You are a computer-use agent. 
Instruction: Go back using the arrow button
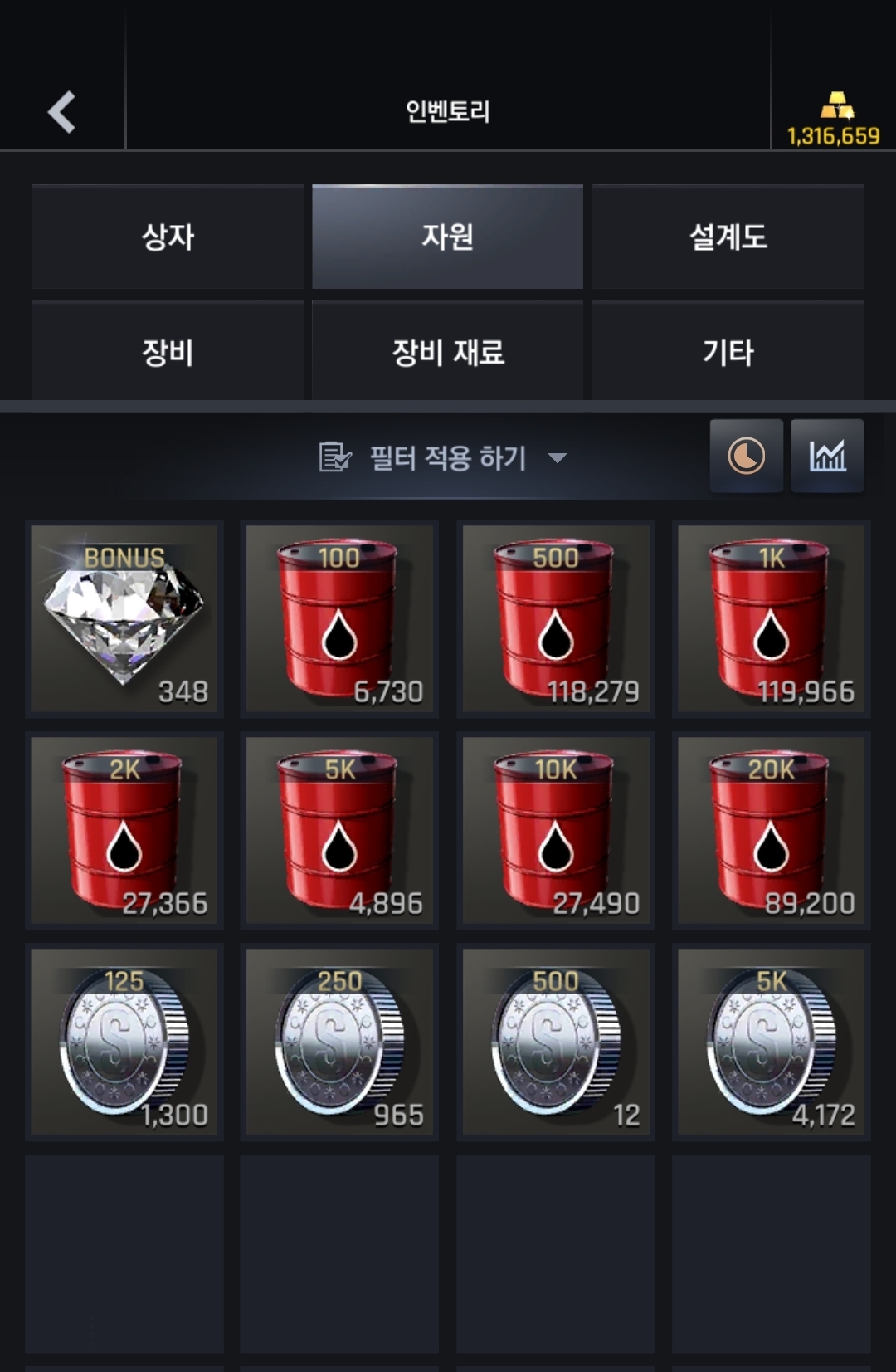[x=62, y=112]
